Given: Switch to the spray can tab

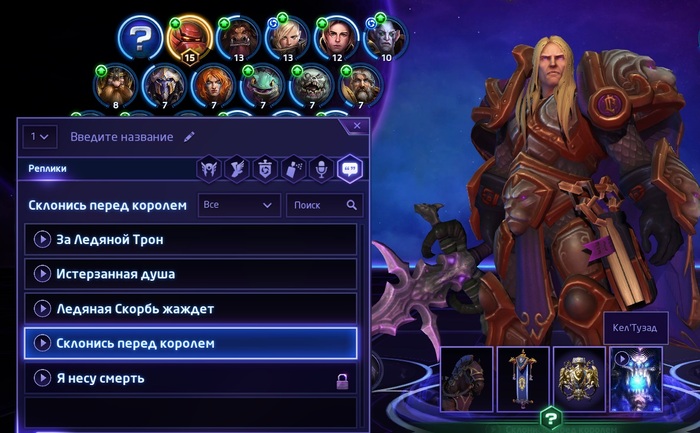Looking at the screenshot, I should click(x=295, y=168).
